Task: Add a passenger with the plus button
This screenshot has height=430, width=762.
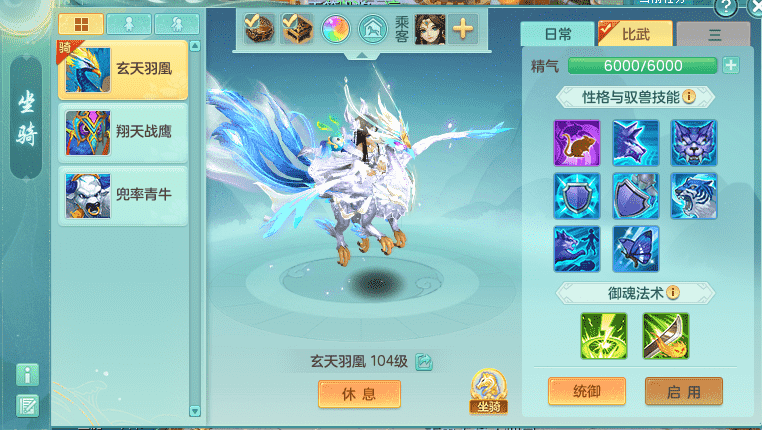Action: (x=463, y=29)
